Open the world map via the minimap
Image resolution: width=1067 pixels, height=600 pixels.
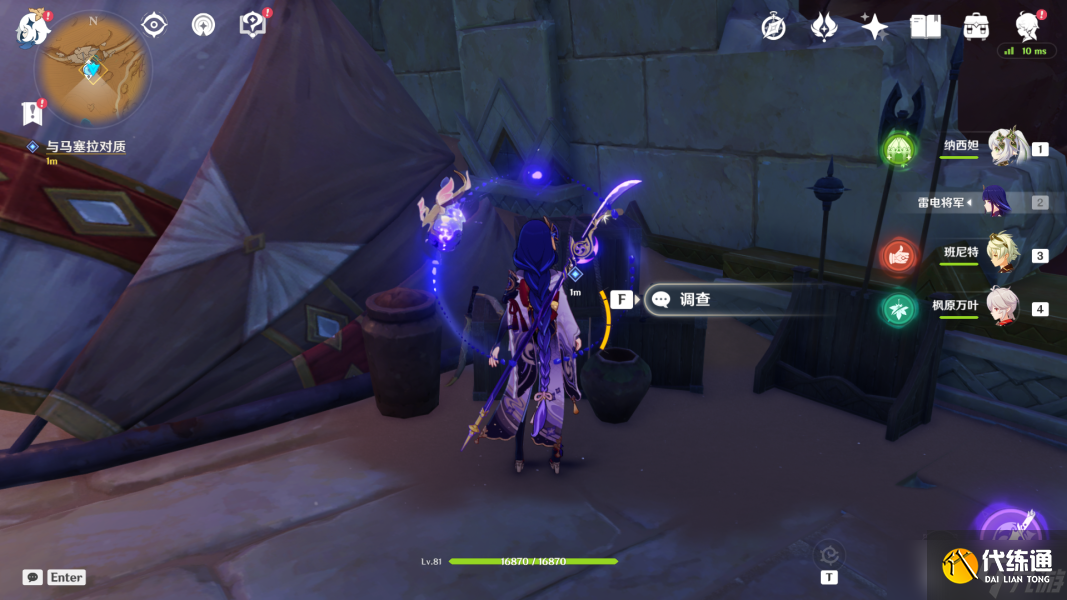[93, 69]
